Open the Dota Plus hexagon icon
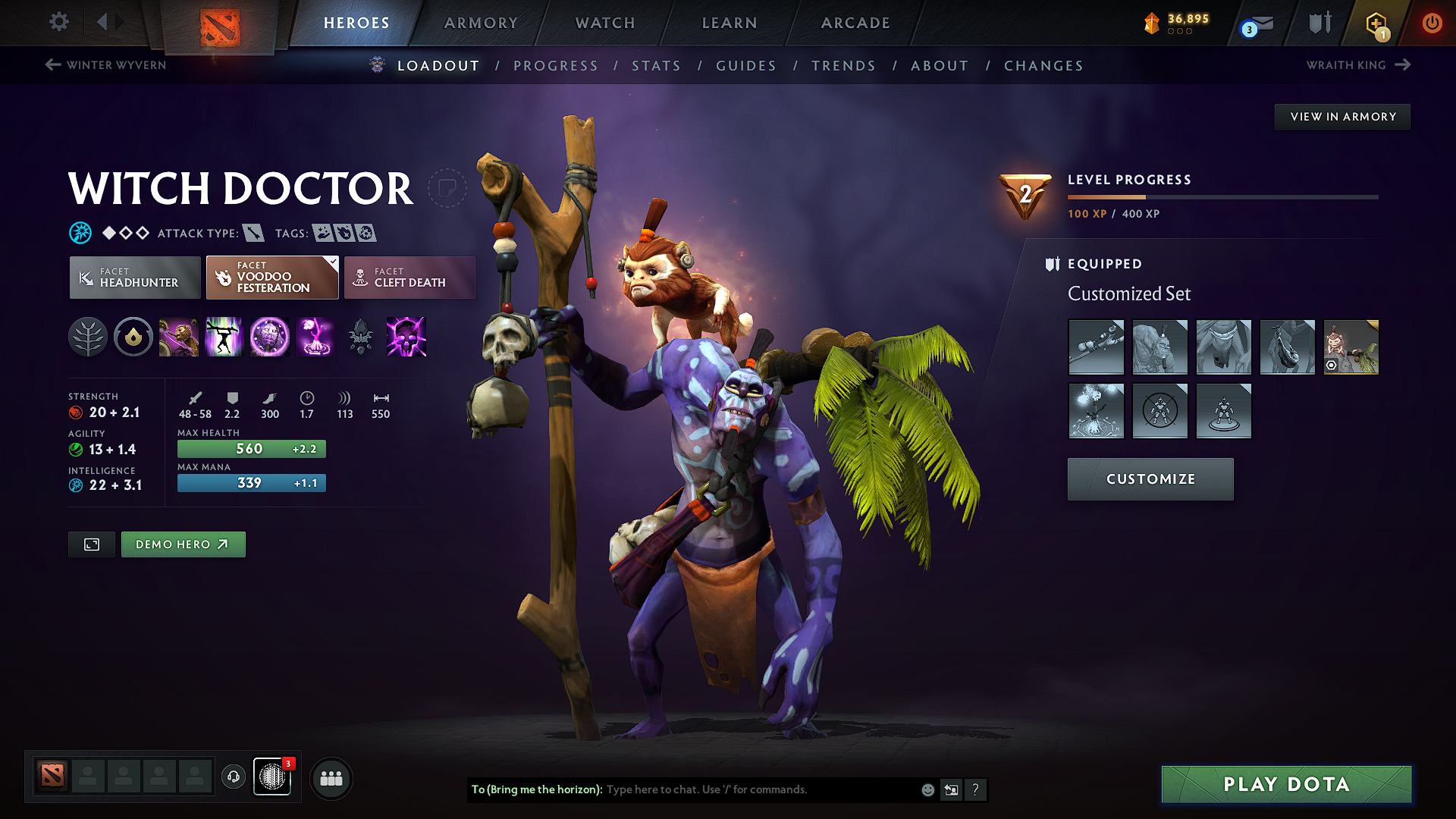The width and height of the screenshot is (1456, 819). [x=1376, y=23]
